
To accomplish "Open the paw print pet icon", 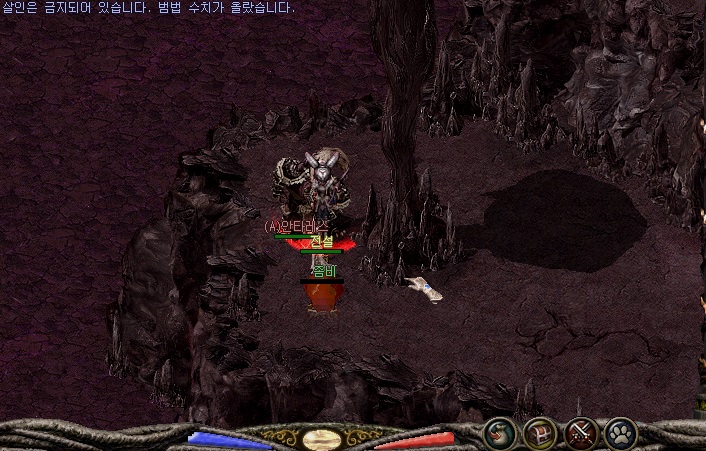I will tap(620, 433).
